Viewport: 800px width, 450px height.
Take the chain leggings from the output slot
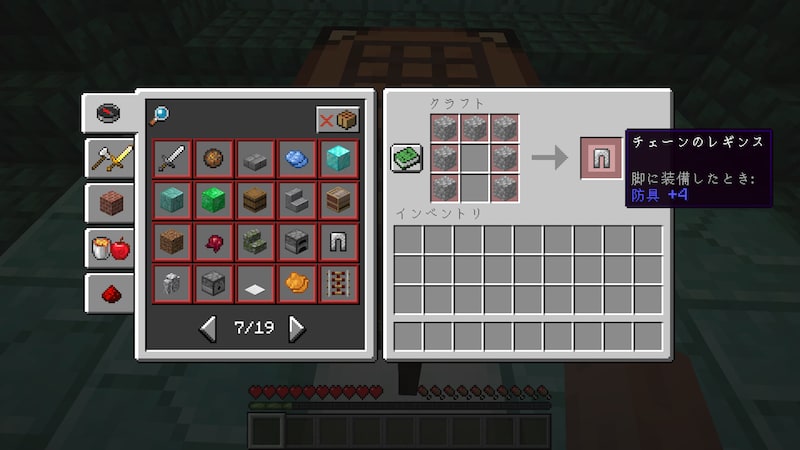tap(602, 158)
